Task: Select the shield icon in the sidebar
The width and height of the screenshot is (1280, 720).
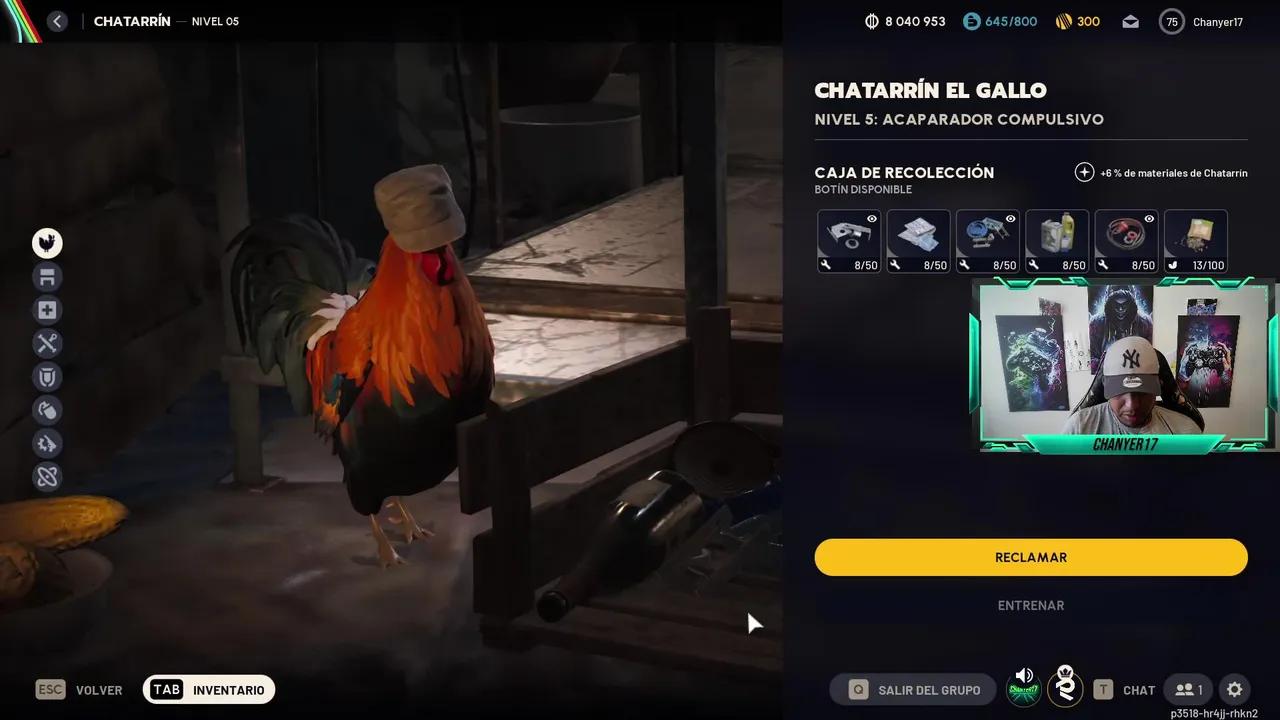Action: point(47,377)
